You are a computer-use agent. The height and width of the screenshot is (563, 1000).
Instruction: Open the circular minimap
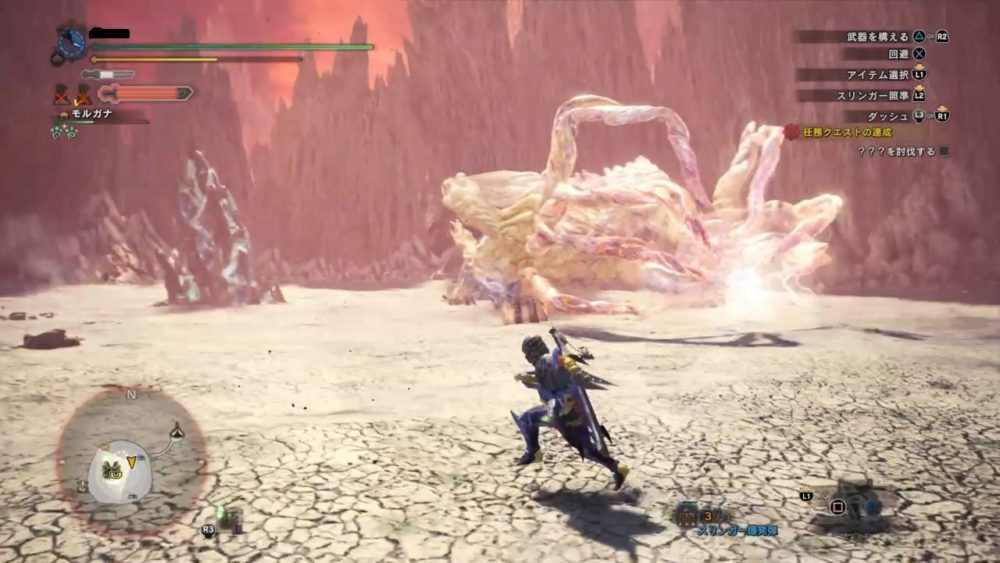pos(131,461)
